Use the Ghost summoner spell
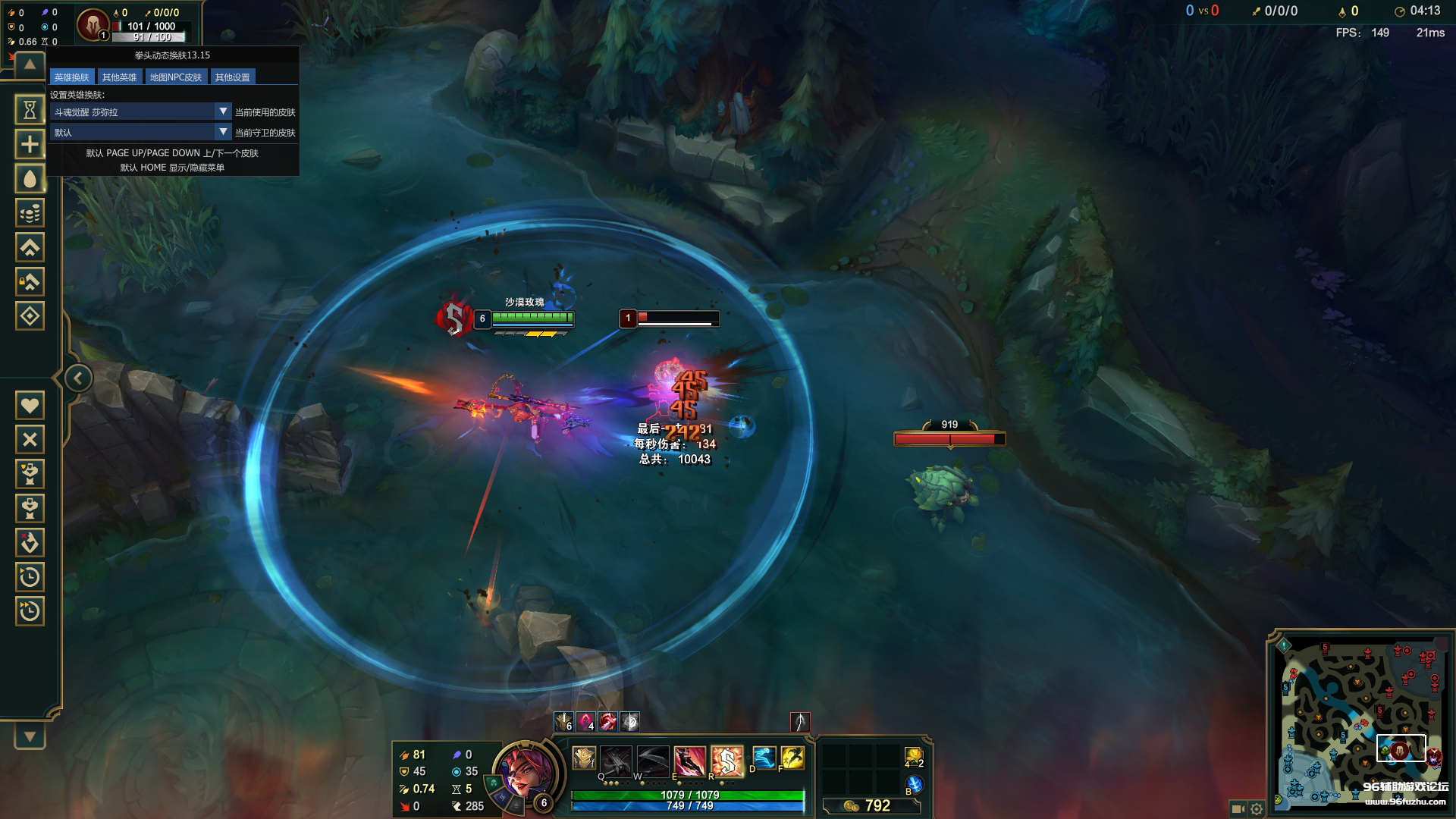1456x819 pixels. [764, 758]
